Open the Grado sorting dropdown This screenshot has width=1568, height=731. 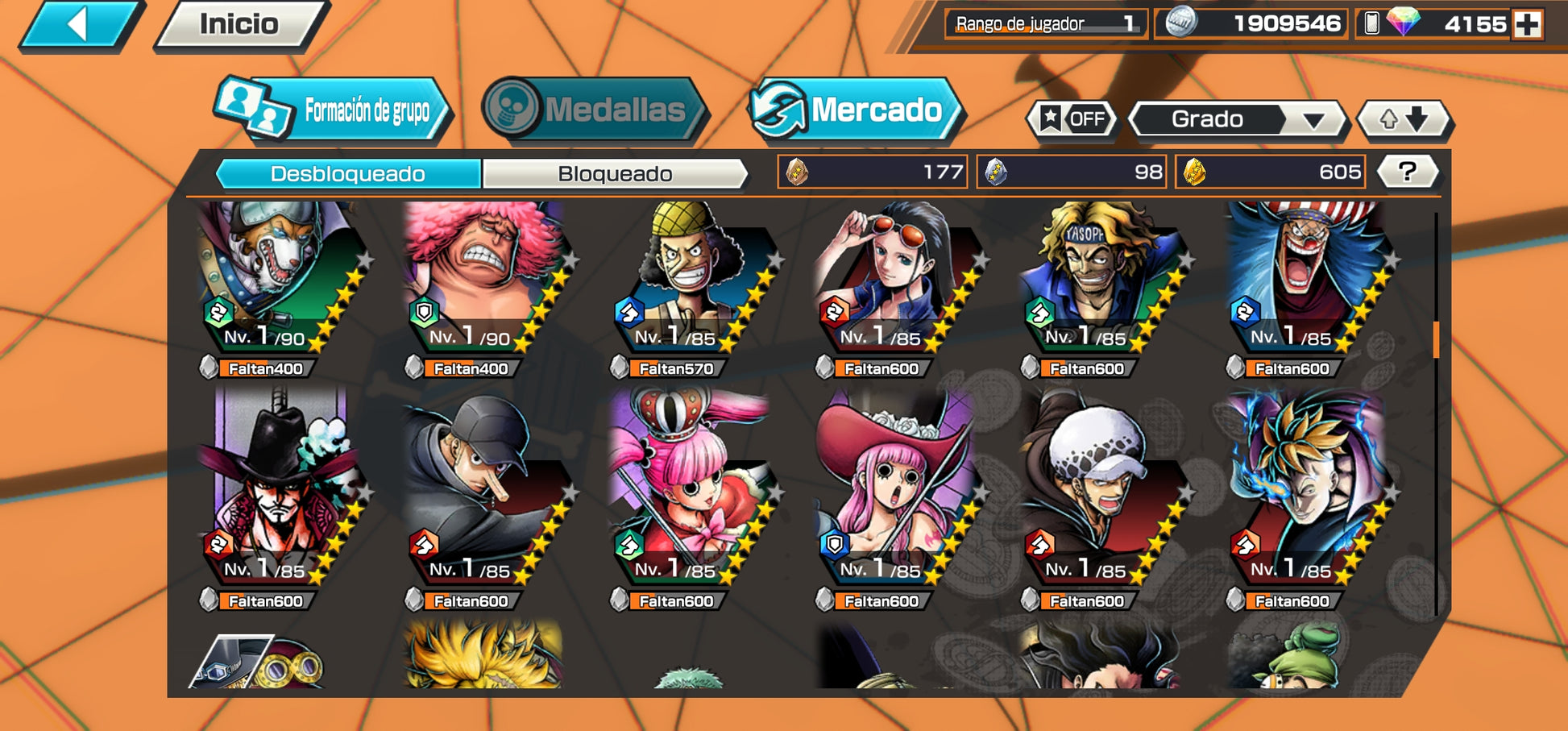[x=1237, y=119]
